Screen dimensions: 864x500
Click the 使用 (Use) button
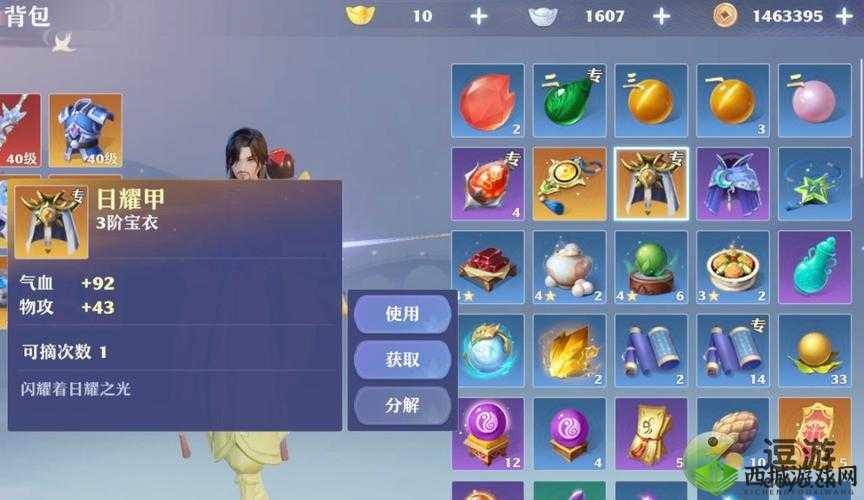click(x=402, y=314)
